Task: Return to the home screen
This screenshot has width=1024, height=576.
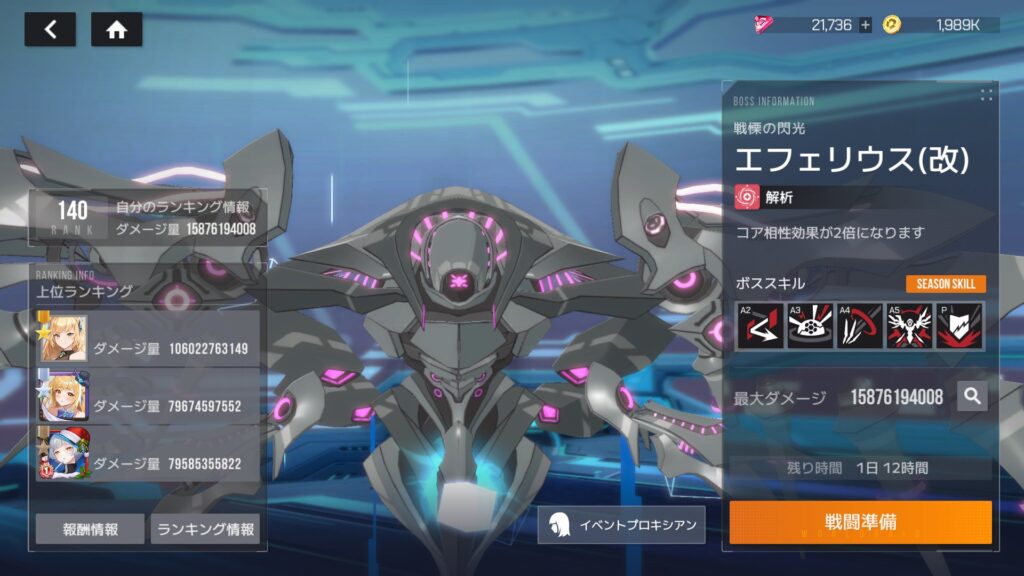Action: point(116,29)
